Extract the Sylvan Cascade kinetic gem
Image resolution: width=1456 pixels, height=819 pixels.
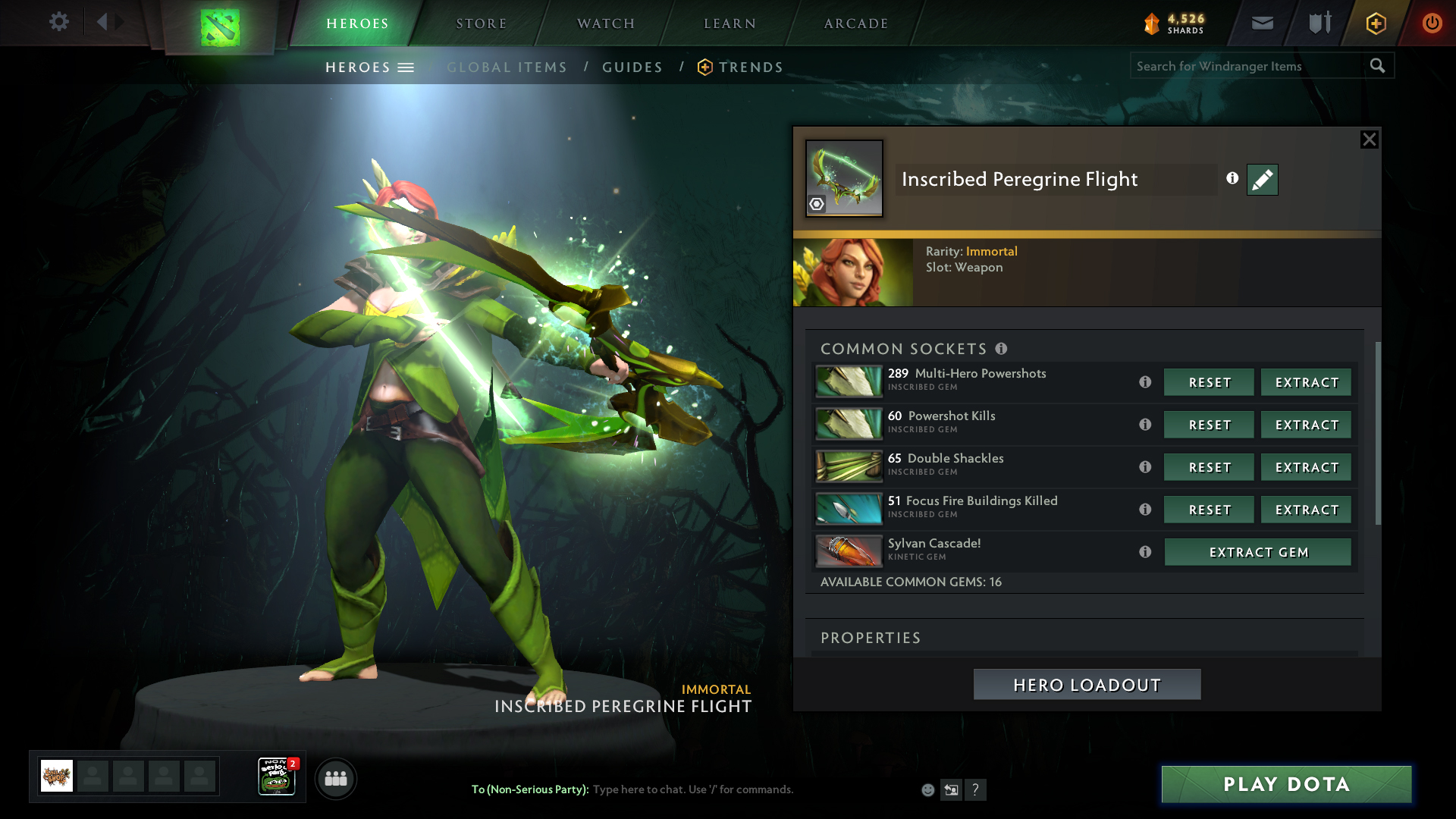[1257, 553]
